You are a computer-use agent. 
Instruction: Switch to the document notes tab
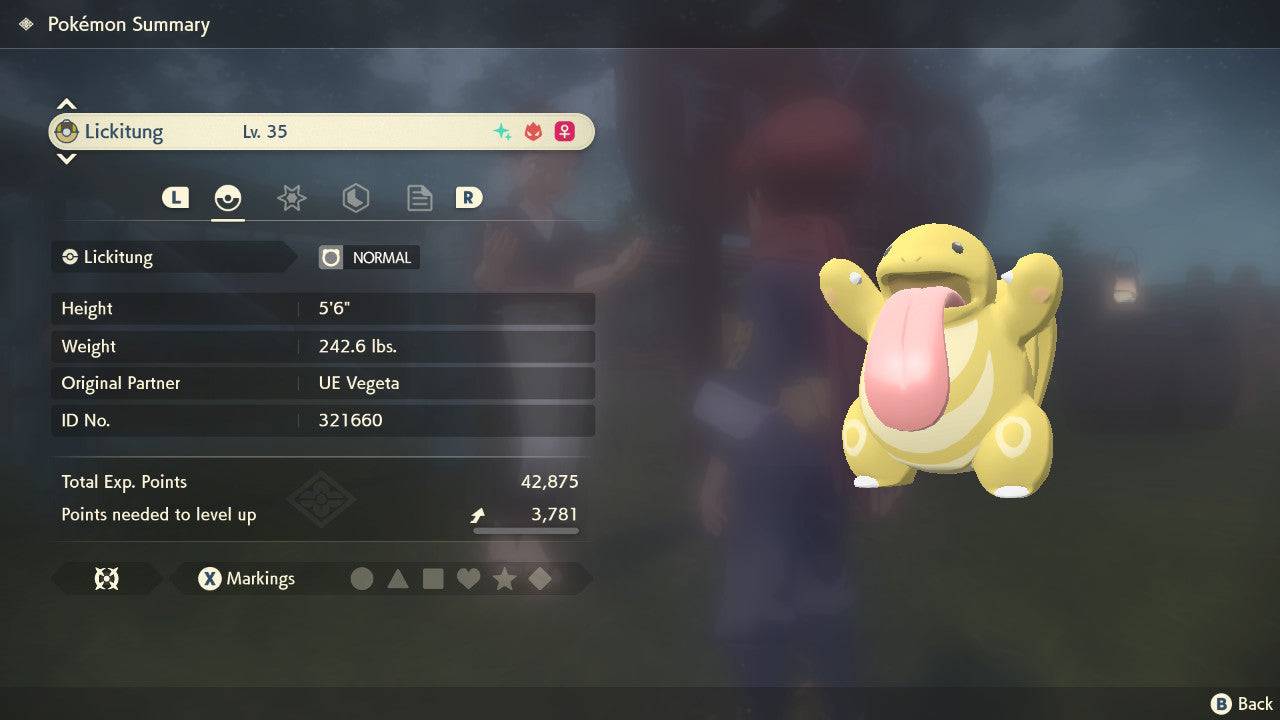[419, 198]
